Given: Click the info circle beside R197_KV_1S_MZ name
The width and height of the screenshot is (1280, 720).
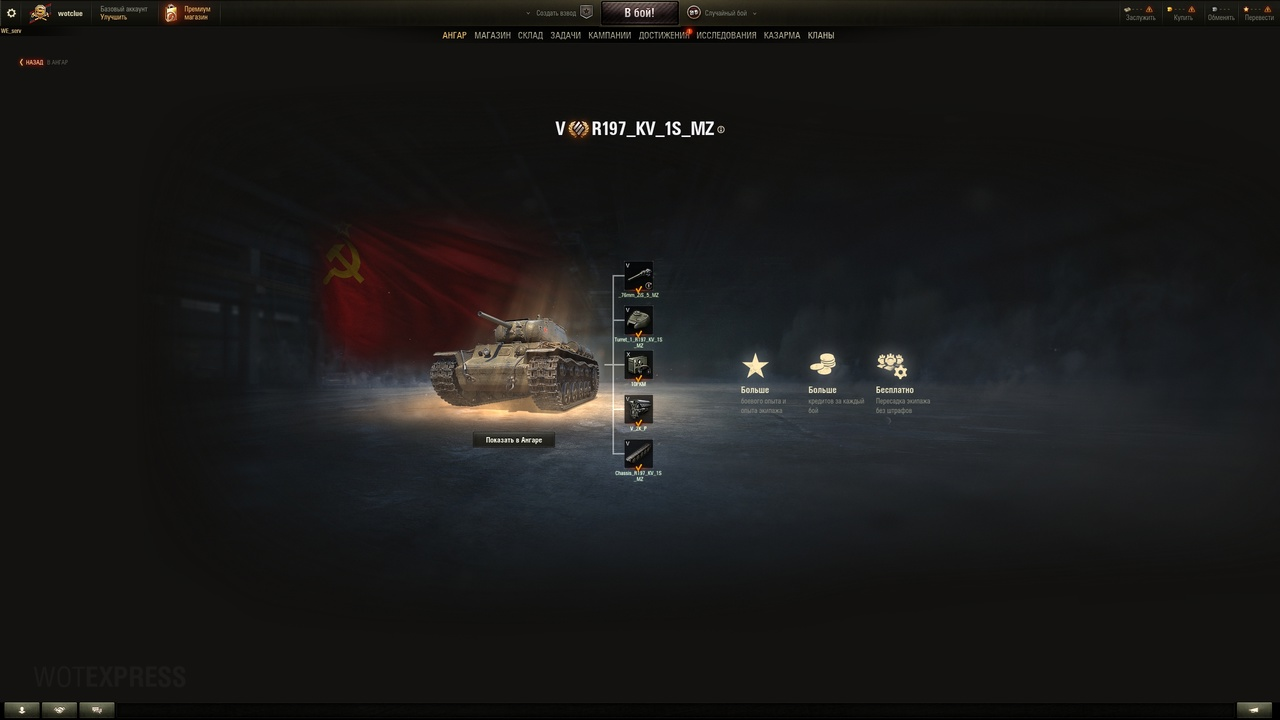Looking at the screenshot, I should (x=720, y=129).
